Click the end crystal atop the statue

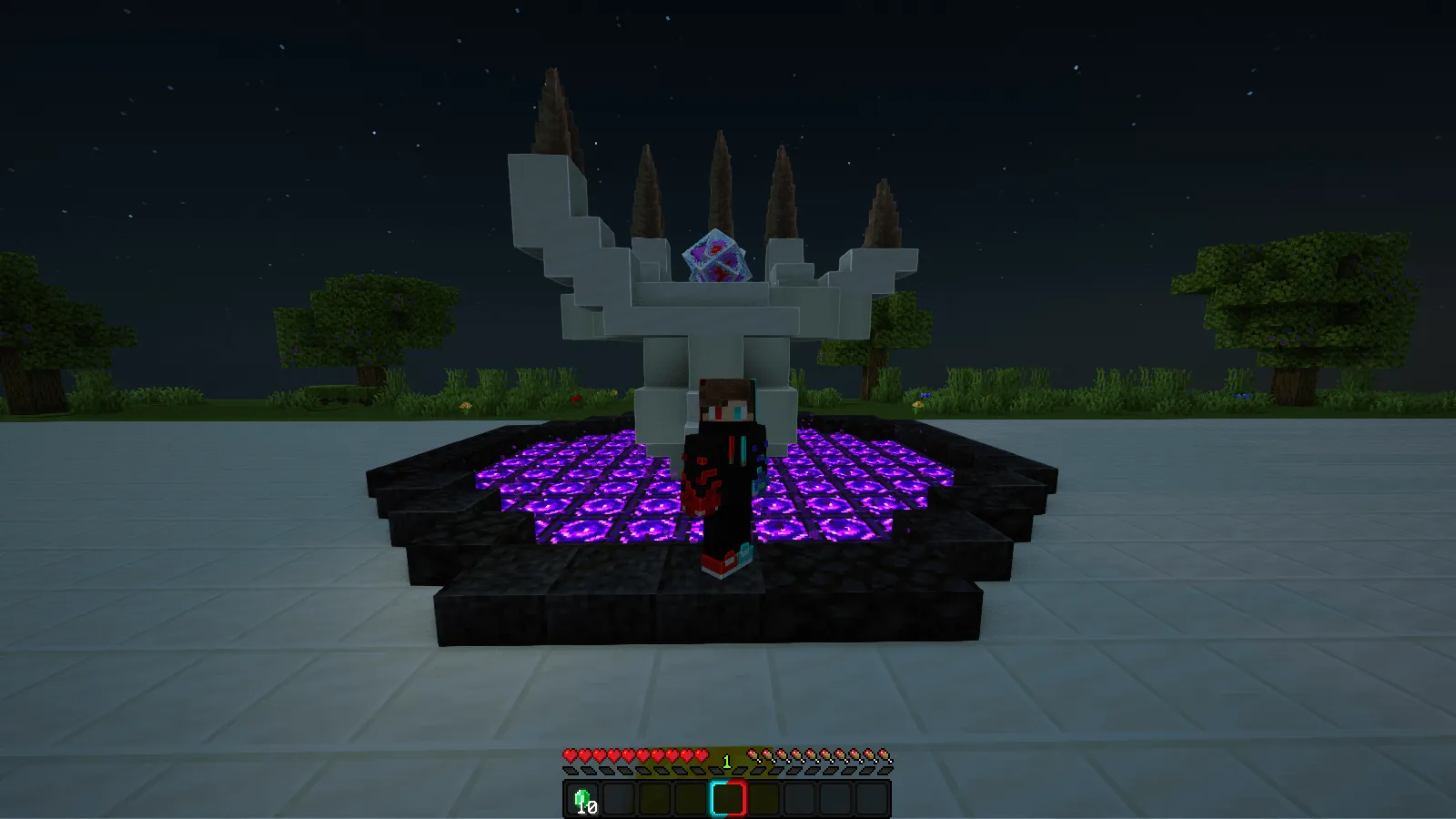coord(718,258)
